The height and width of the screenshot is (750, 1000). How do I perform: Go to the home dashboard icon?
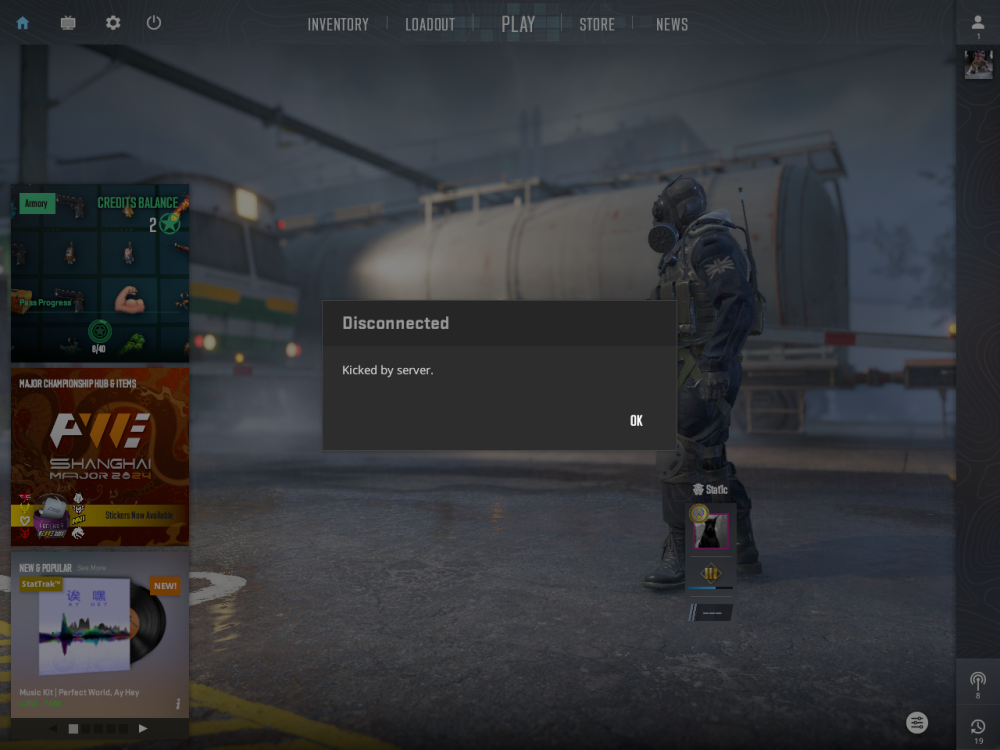coord(23,23)
